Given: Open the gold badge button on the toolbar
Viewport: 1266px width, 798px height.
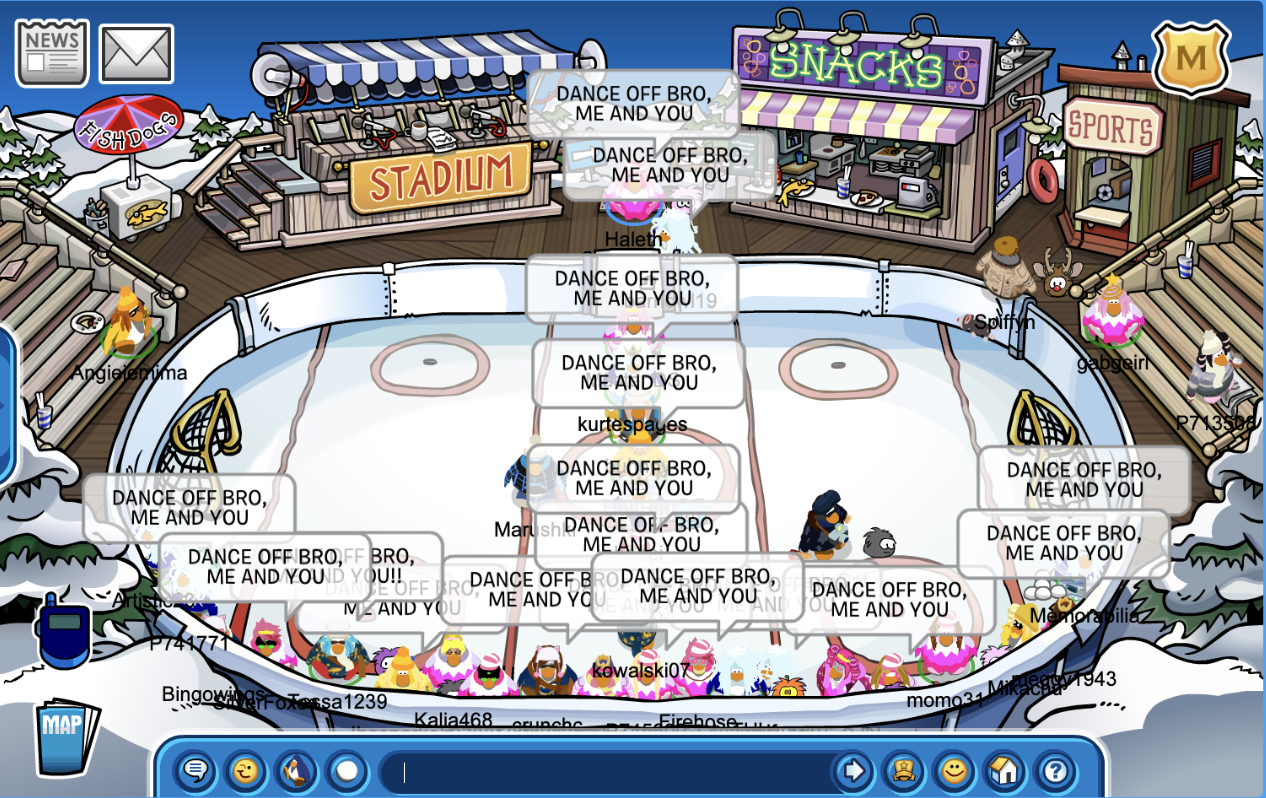Looking at the screenshot, I should click(903, 771).
